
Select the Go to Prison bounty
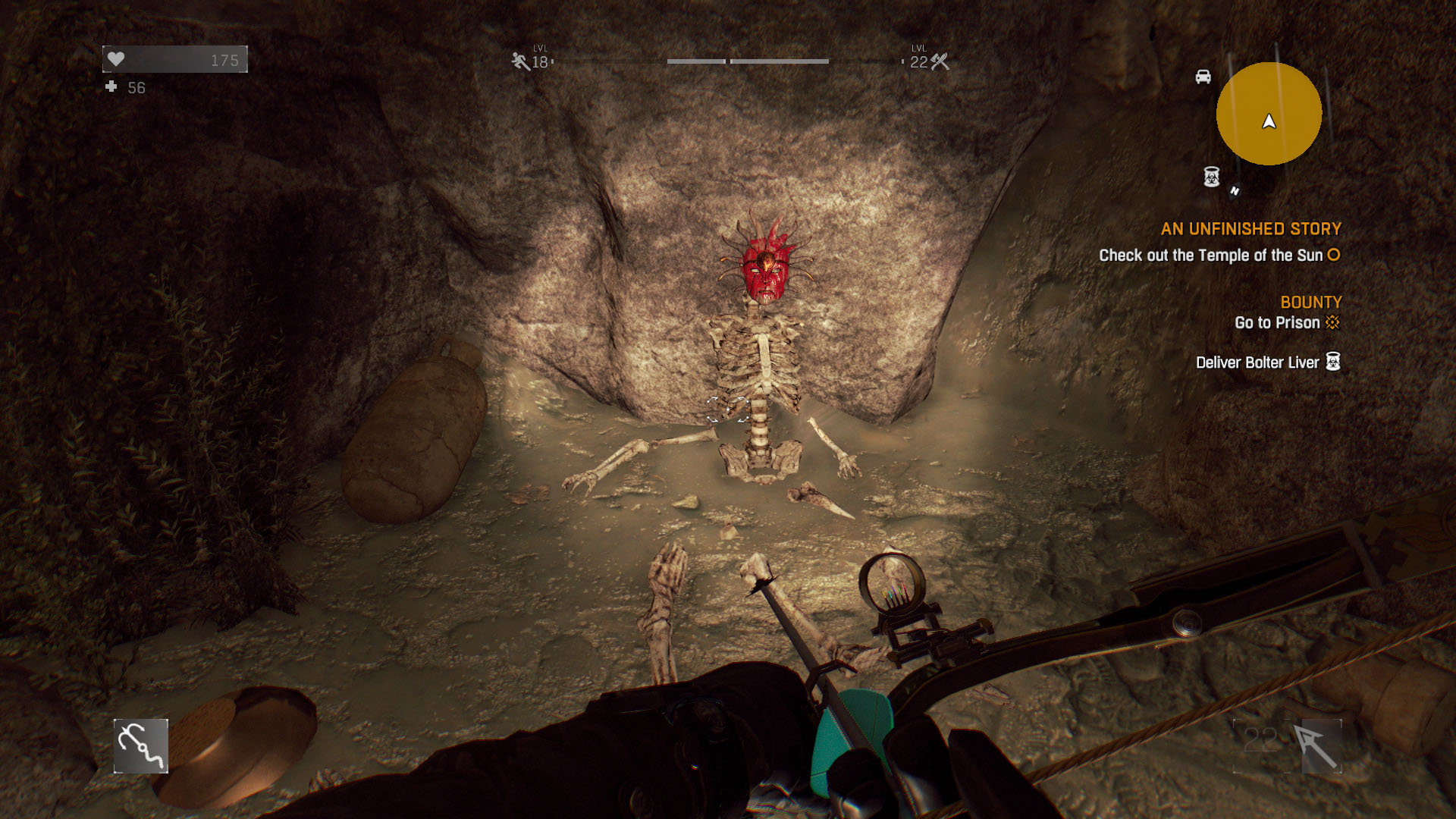pyautogui.click(x=1277, y=323)
